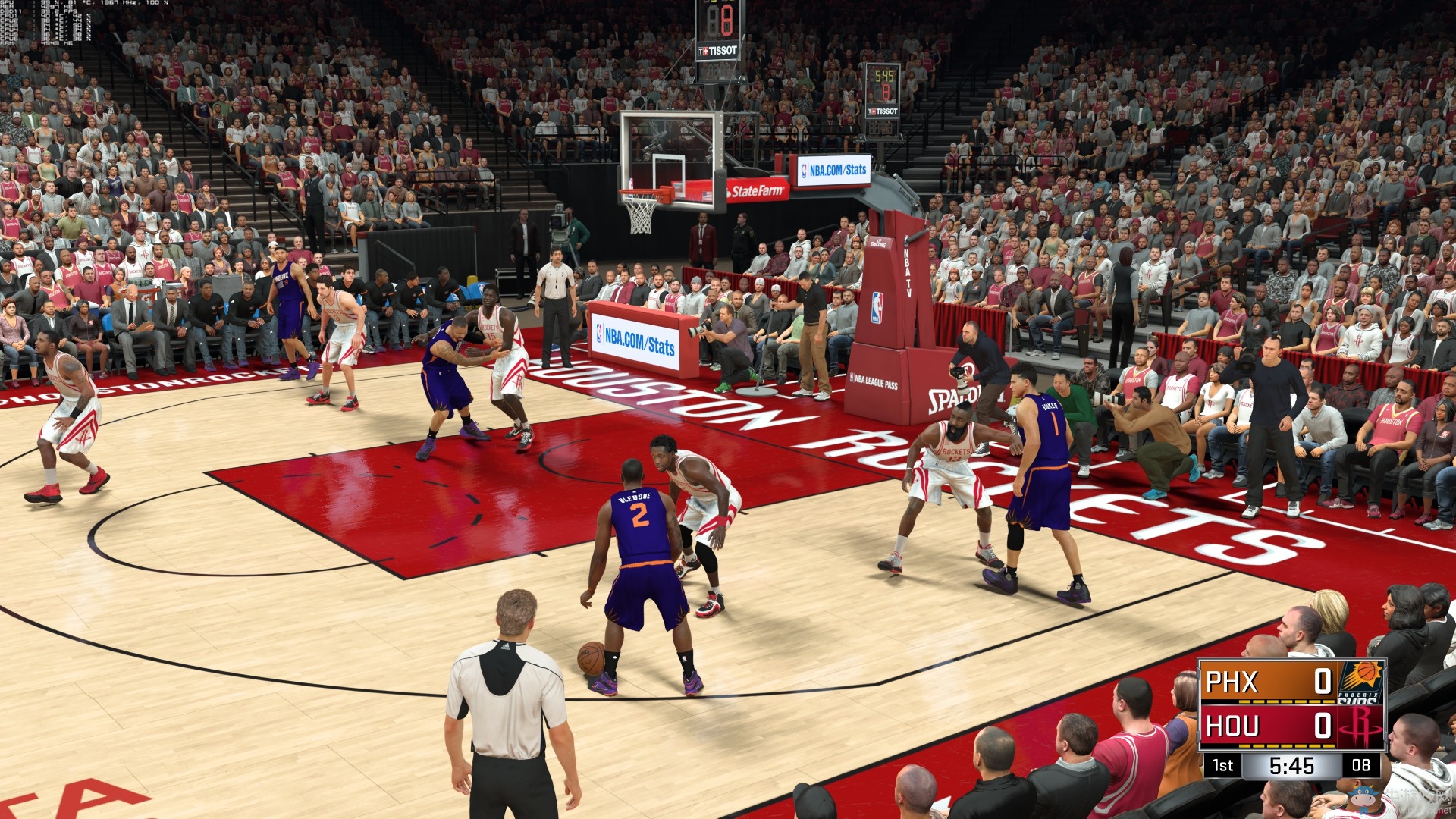The height and width of the screenshot is (819, 1456).
Task: Toggle the PHX timeout indicator dashes
Action: pos(1286,701)
